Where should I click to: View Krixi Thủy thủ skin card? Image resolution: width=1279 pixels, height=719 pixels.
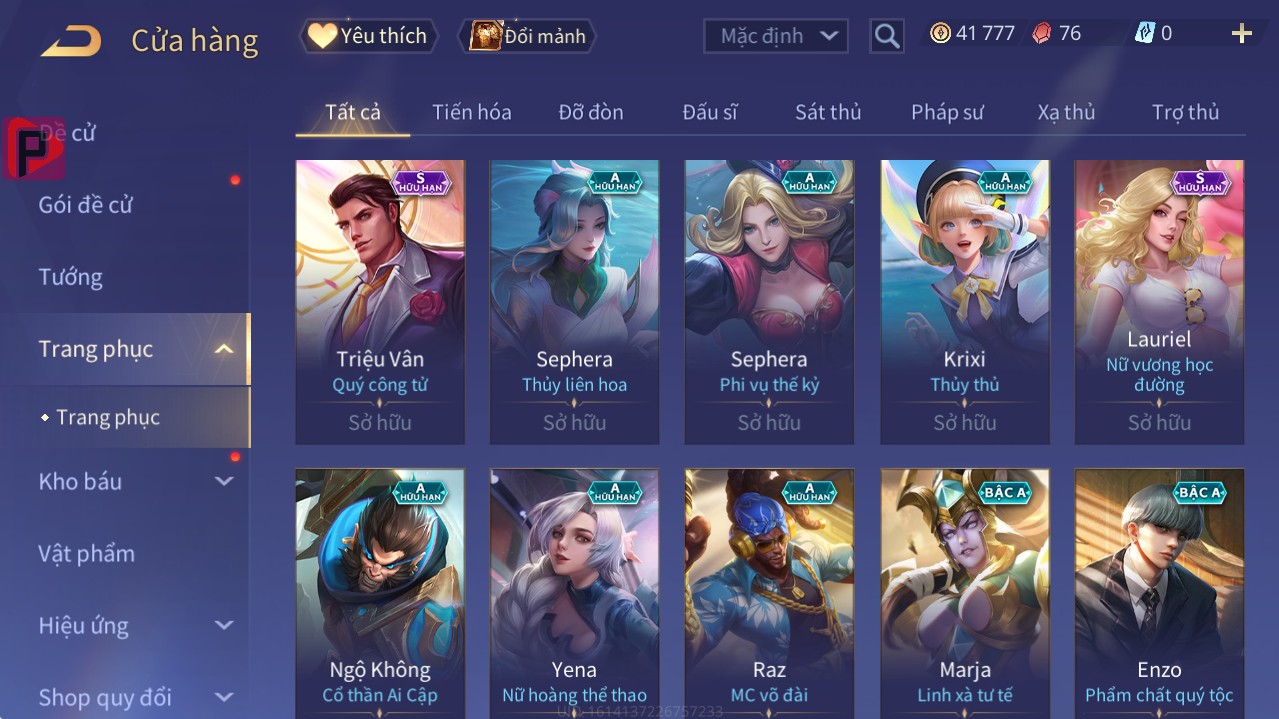[x=964, y=300]
